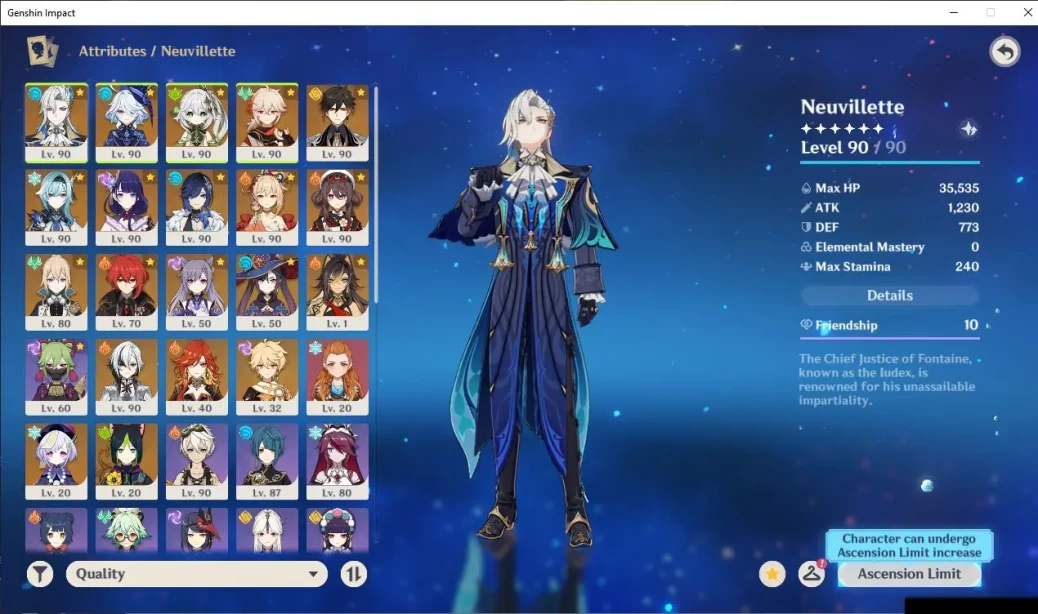Click the sparkle icon beside Neuvillette's name
Viewport: 1038px width, 614px height.
(x=968, y=128)
